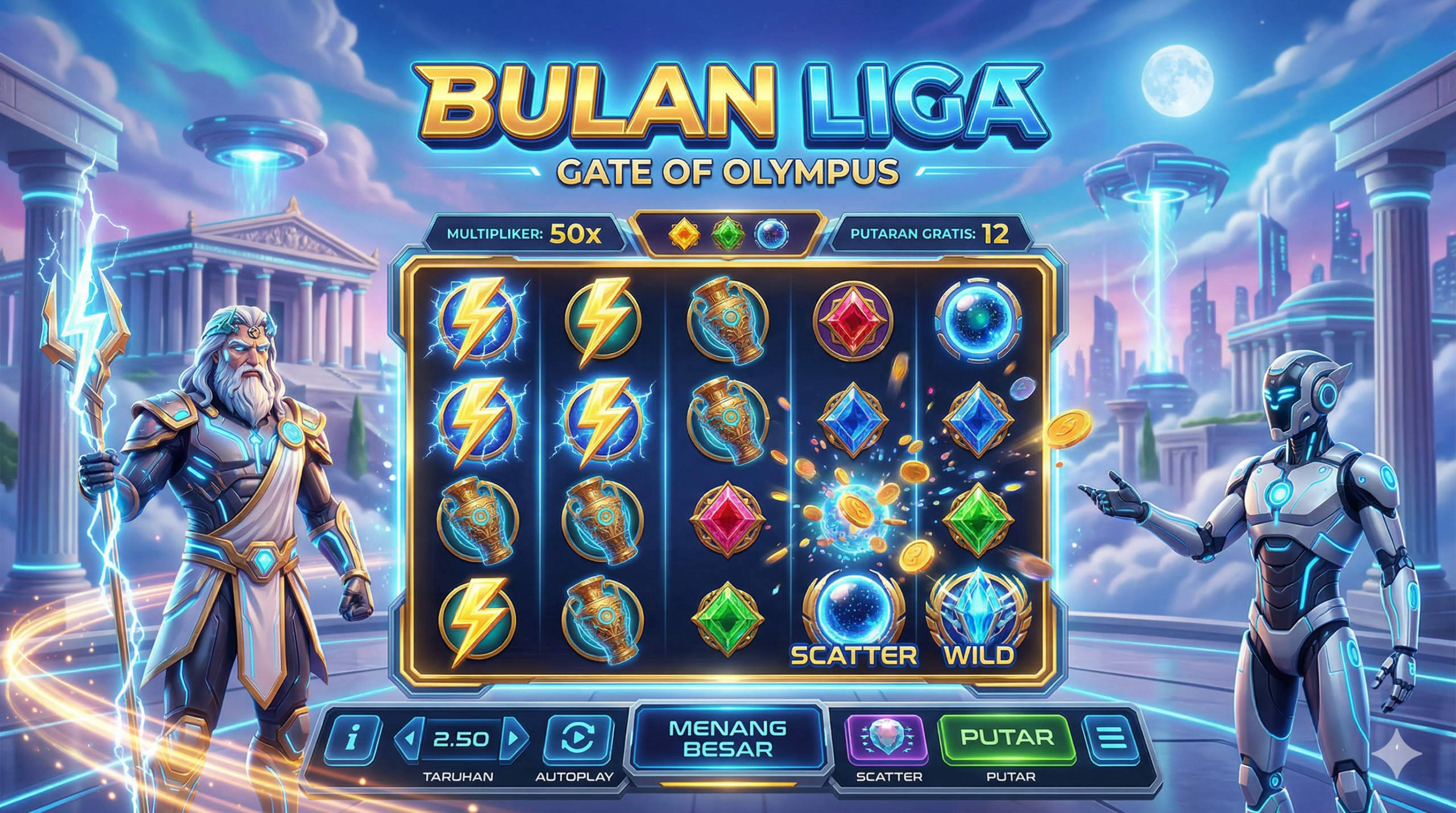Open the hamburger menu
The width and height of the screenshot is (1456, 813).
(x=1112, y=738)
